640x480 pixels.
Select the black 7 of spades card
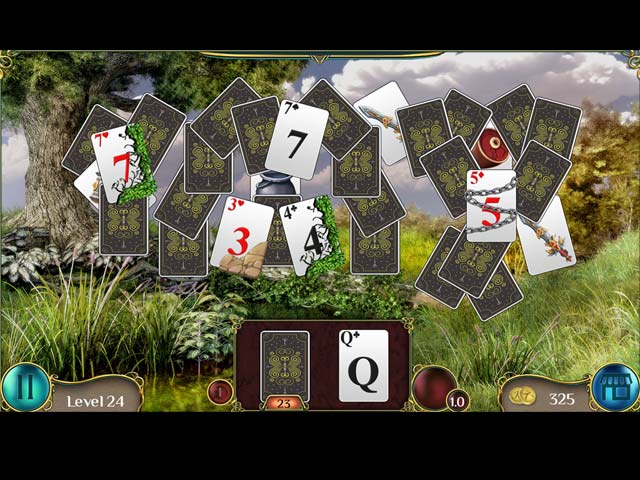(296, 138)
